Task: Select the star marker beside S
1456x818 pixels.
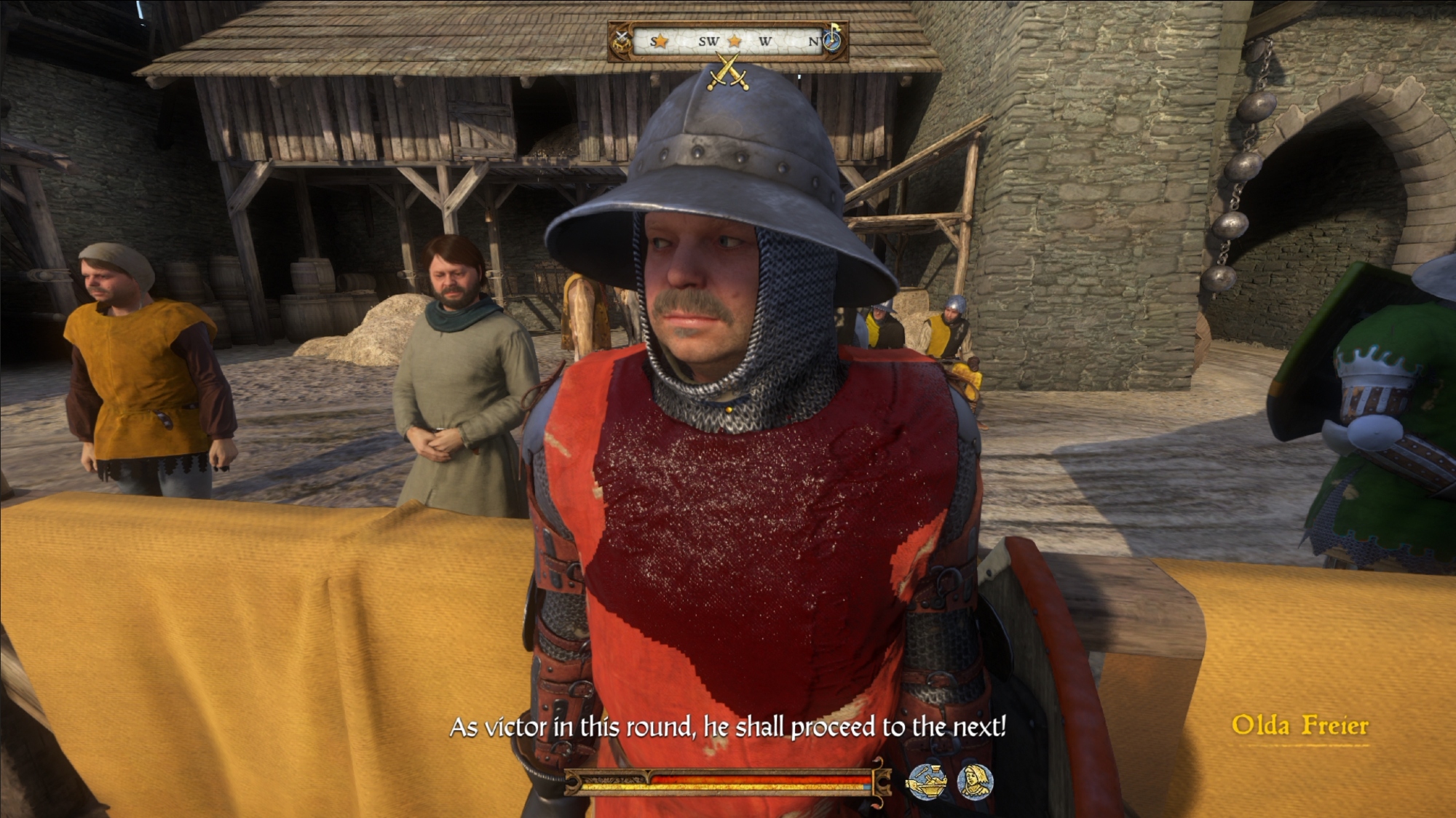Action: [x=660, y=41]
